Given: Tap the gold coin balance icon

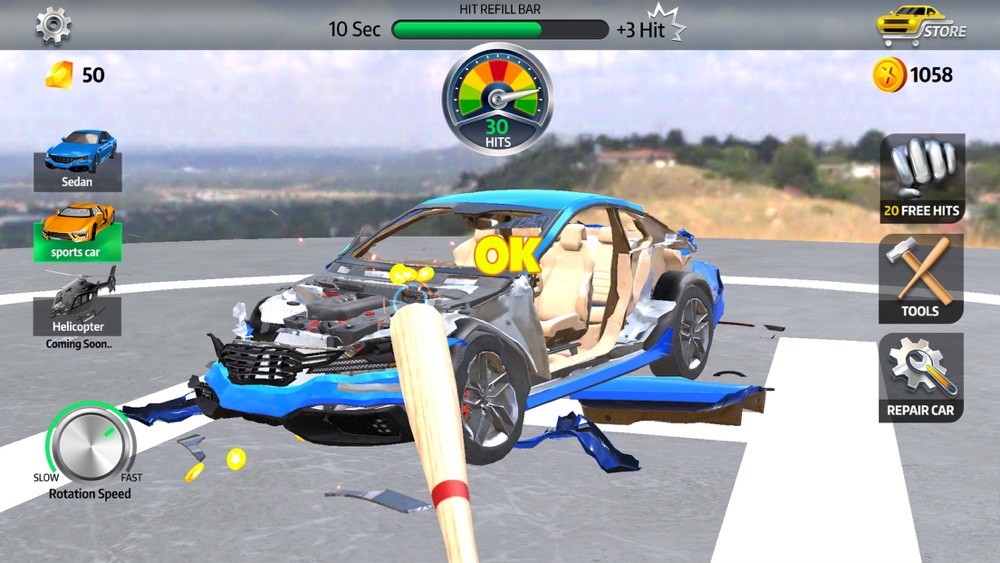Looking at the screenshot, I should click(889, 75).
